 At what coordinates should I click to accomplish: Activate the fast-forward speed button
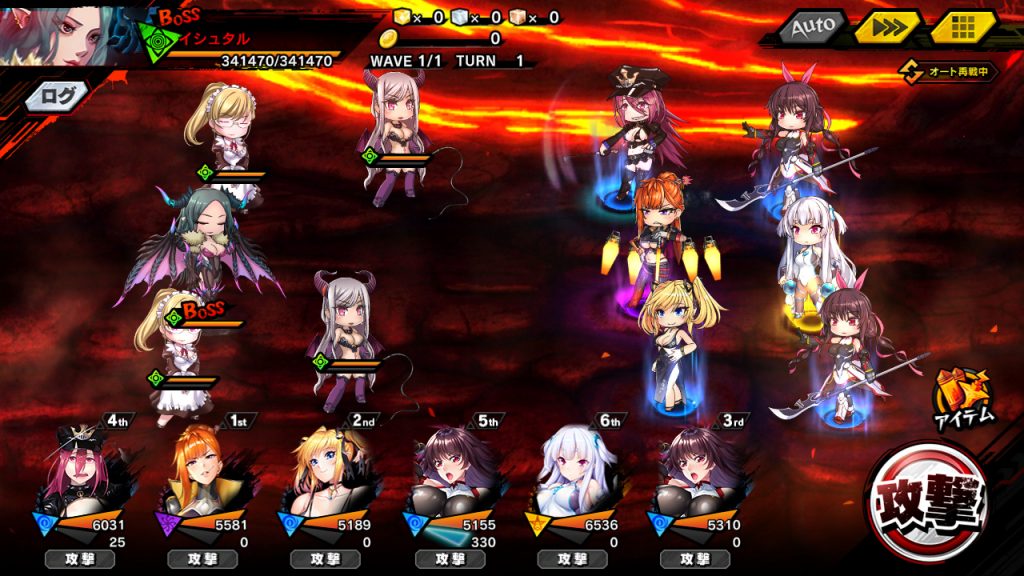point(886,27)
